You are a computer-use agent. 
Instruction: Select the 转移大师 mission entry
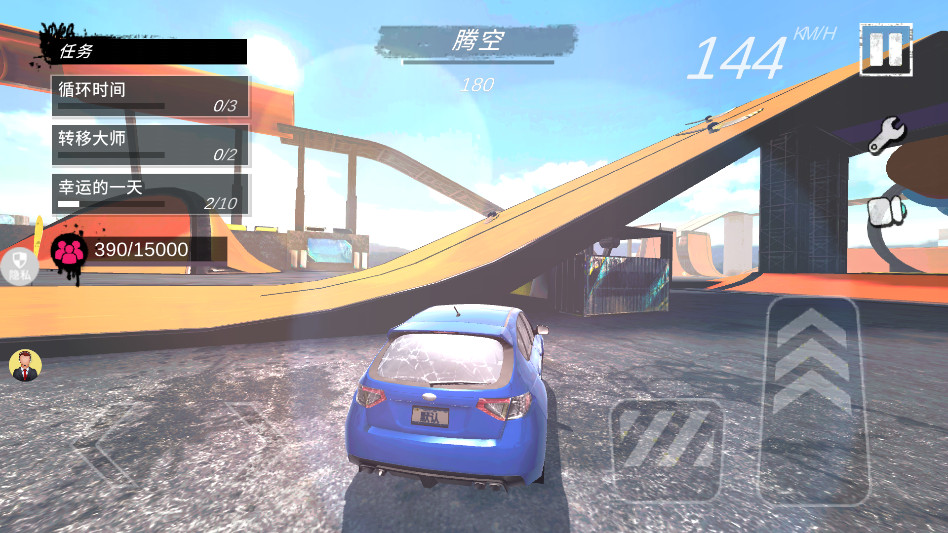click(150, 145)
